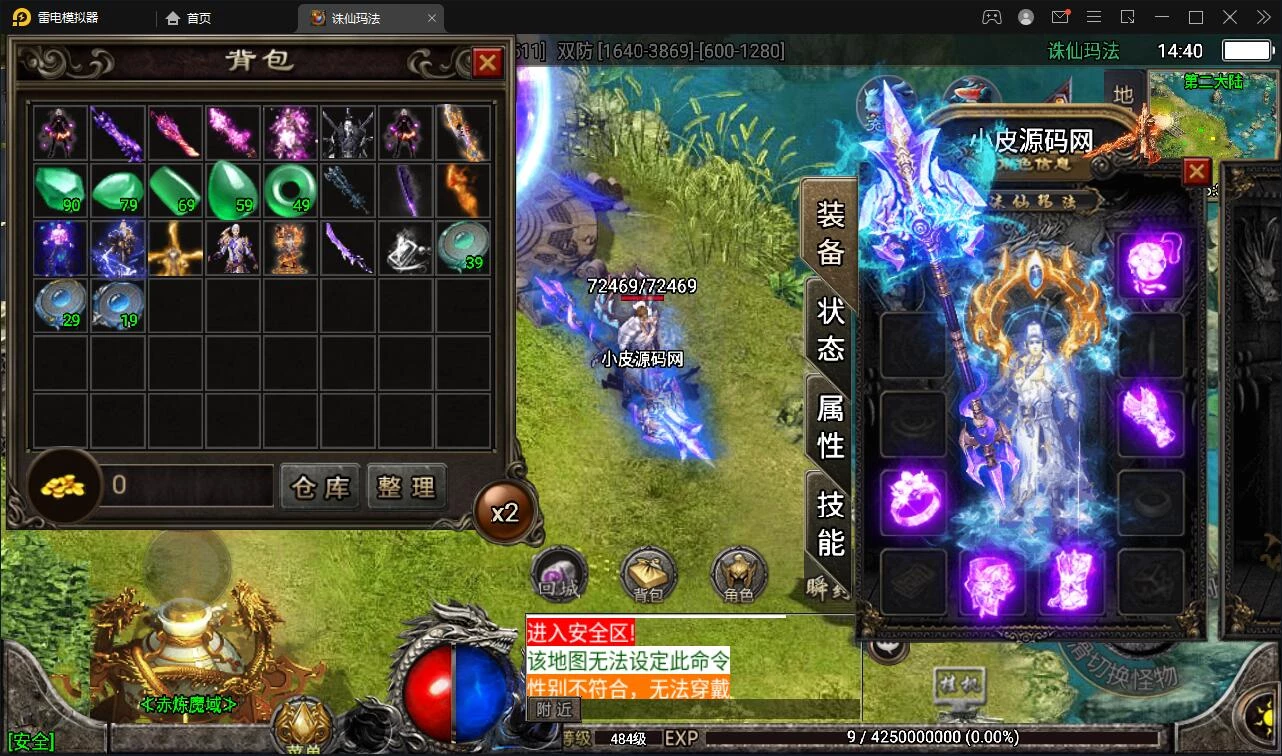Image resolution: width=1282 pixels, height=756 pixels.
Task: Close the character info panel
Action: click(1196, 172)
